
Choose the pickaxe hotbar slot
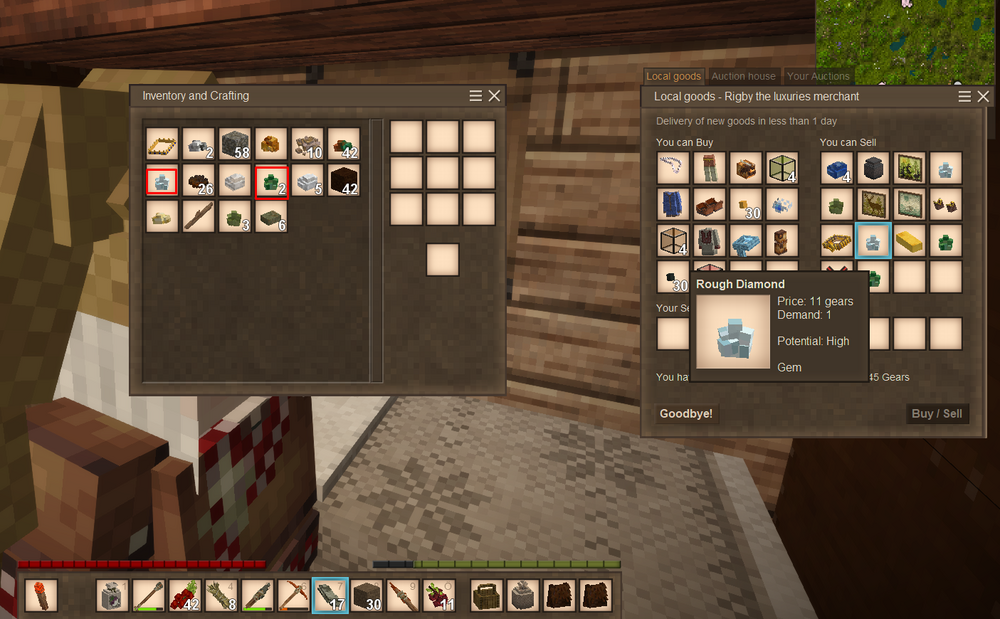[293, 596]
